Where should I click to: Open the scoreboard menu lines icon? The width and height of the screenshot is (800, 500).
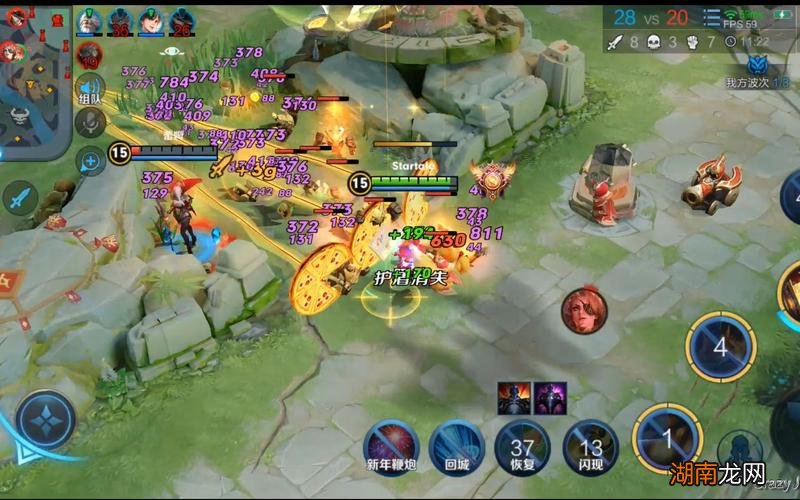(x=713, y=16)
